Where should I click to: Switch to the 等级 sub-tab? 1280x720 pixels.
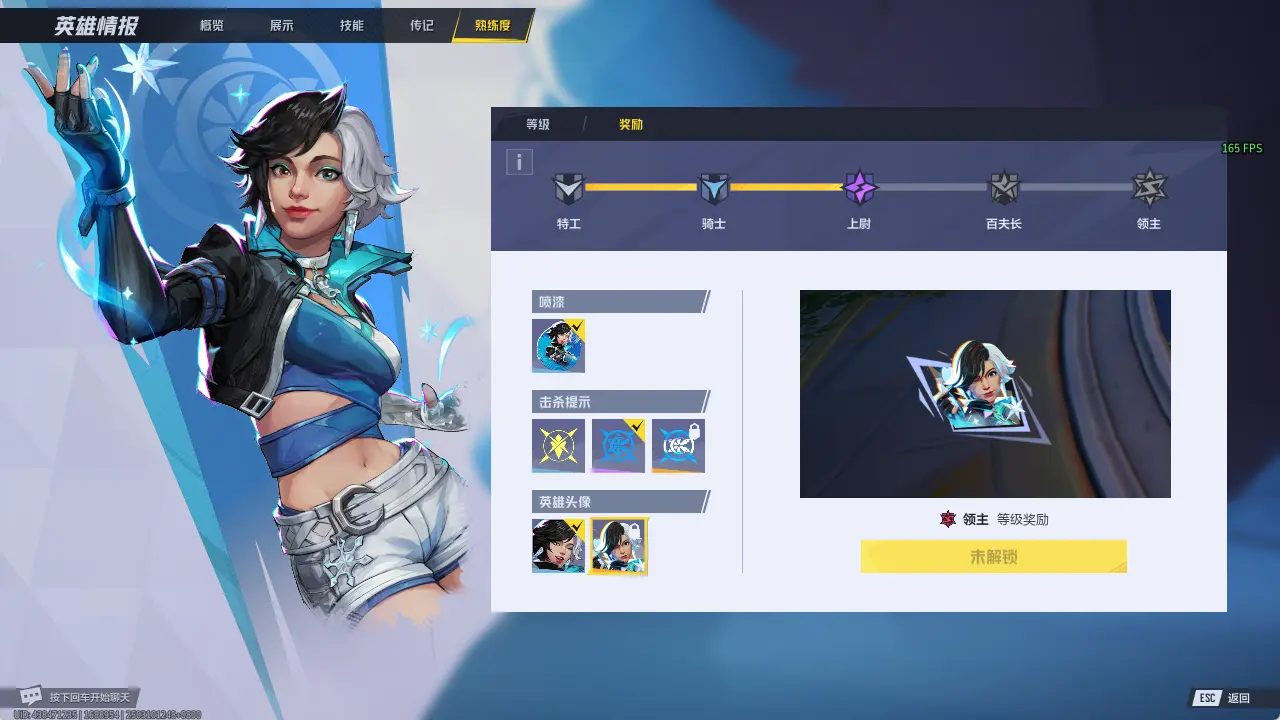(538, 125)
